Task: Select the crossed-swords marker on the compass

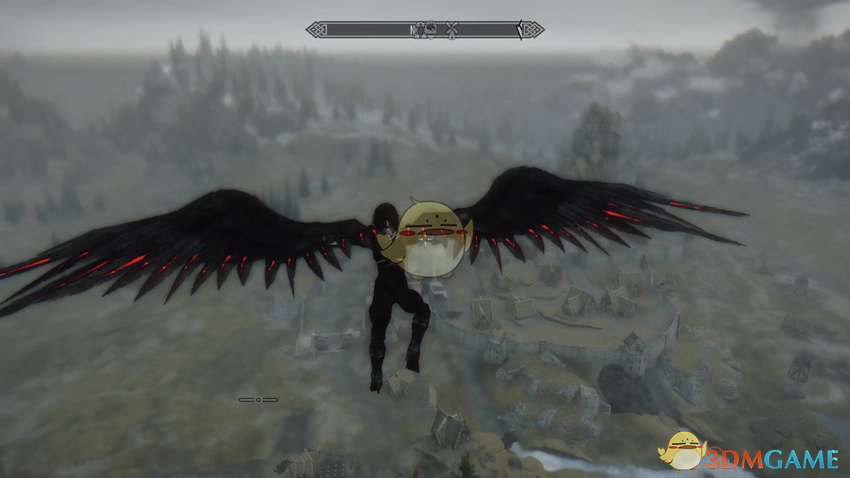Action: pyautogui.click(x=453, y=30)
